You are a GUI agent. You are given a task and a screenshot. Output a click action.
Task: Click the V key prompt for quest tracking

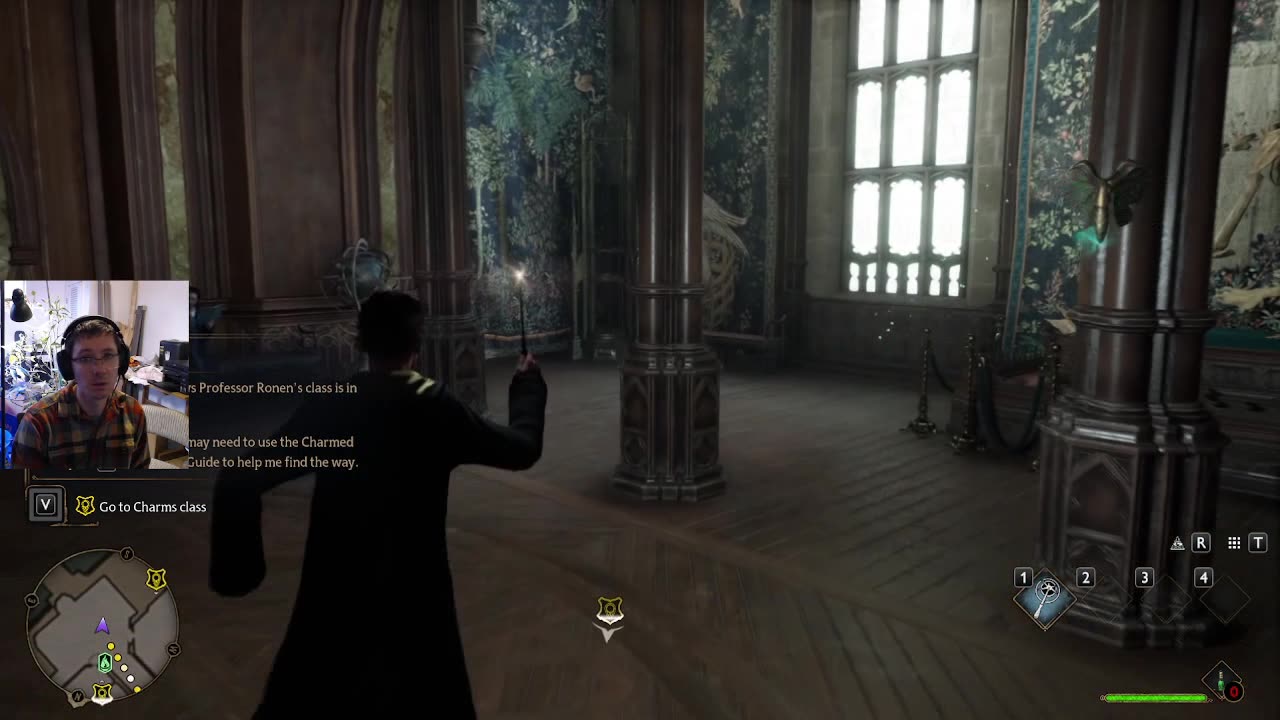[x=44, y=504]
